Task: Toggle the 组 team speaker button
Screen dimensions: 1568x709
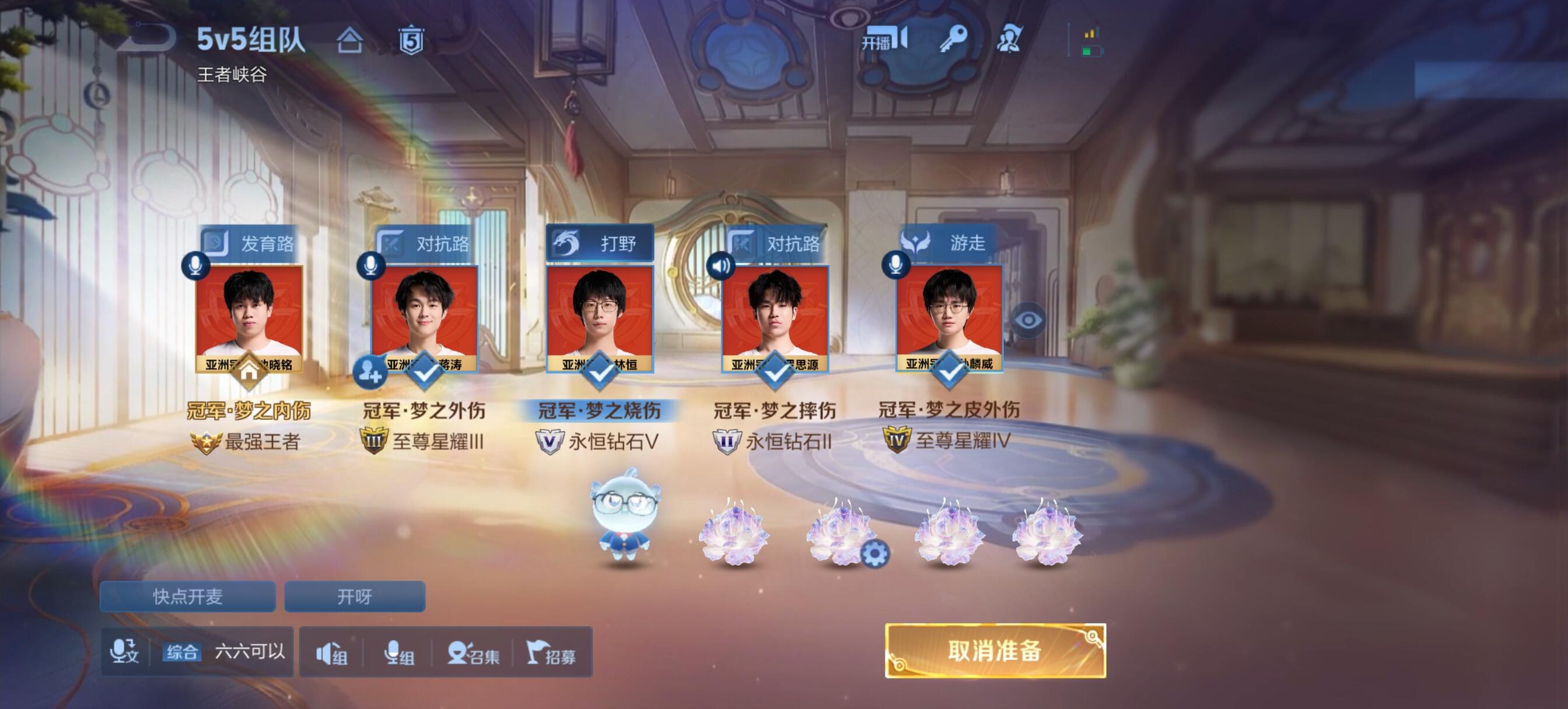Action: pyautogui.click(x=332, y=654)
